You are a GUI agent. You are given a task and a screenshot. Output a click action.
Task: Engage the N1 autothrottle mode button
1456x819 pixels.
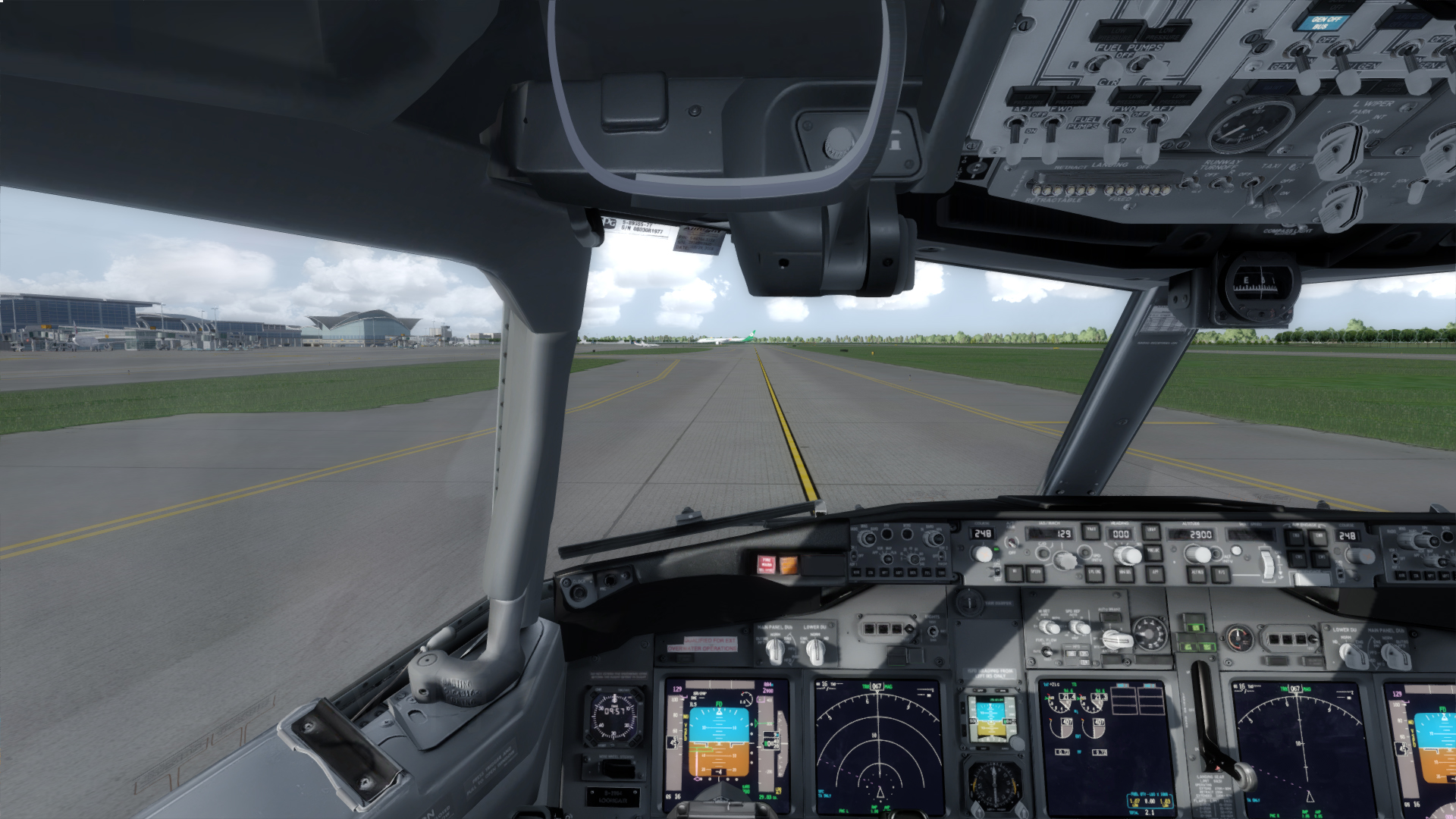click(x=1014, y=573)
